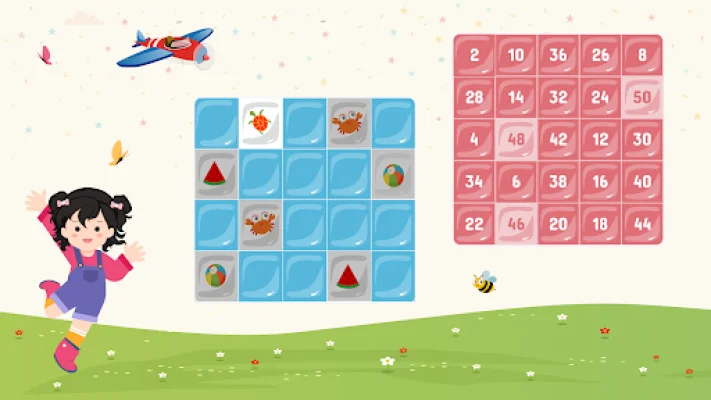The image size is (711, 400).
Task: Select the number 44 tile
Action: click(x=642, y=223)
